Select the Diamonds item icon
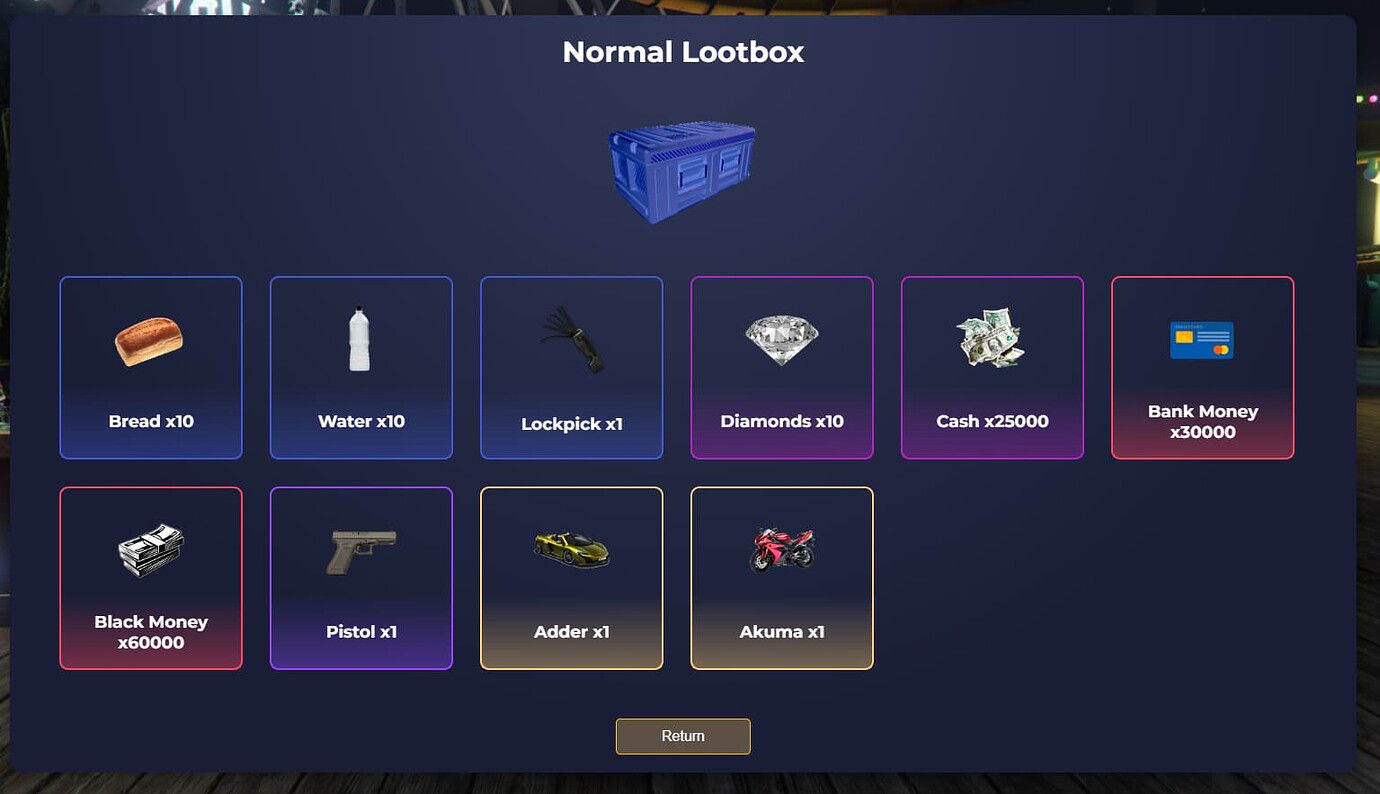The height and width of the screenshot is (794, 1380). [x=782, y=338]
